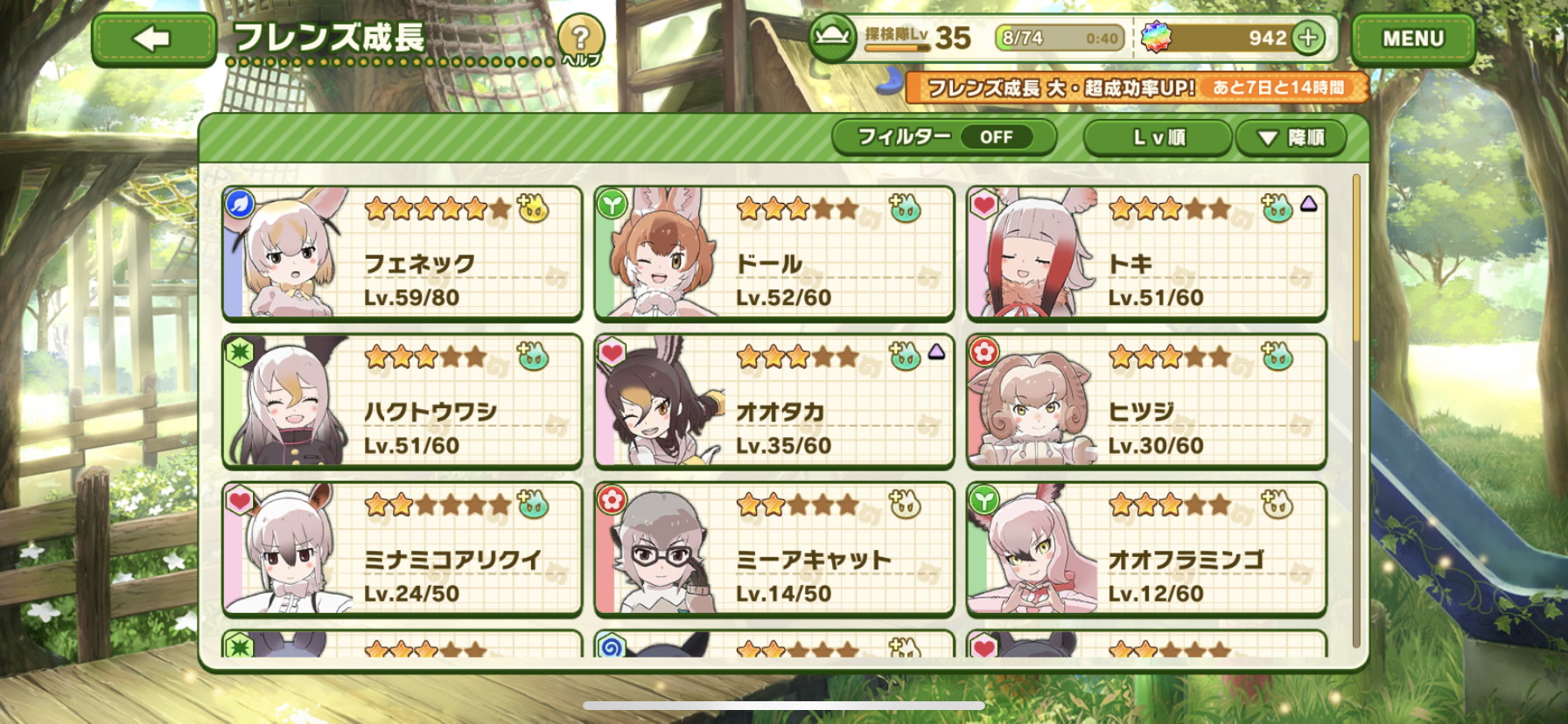Open the オオフラミンゴ friend card
The width and height of the screenshot is (1568, 724).
(1146, 549)
